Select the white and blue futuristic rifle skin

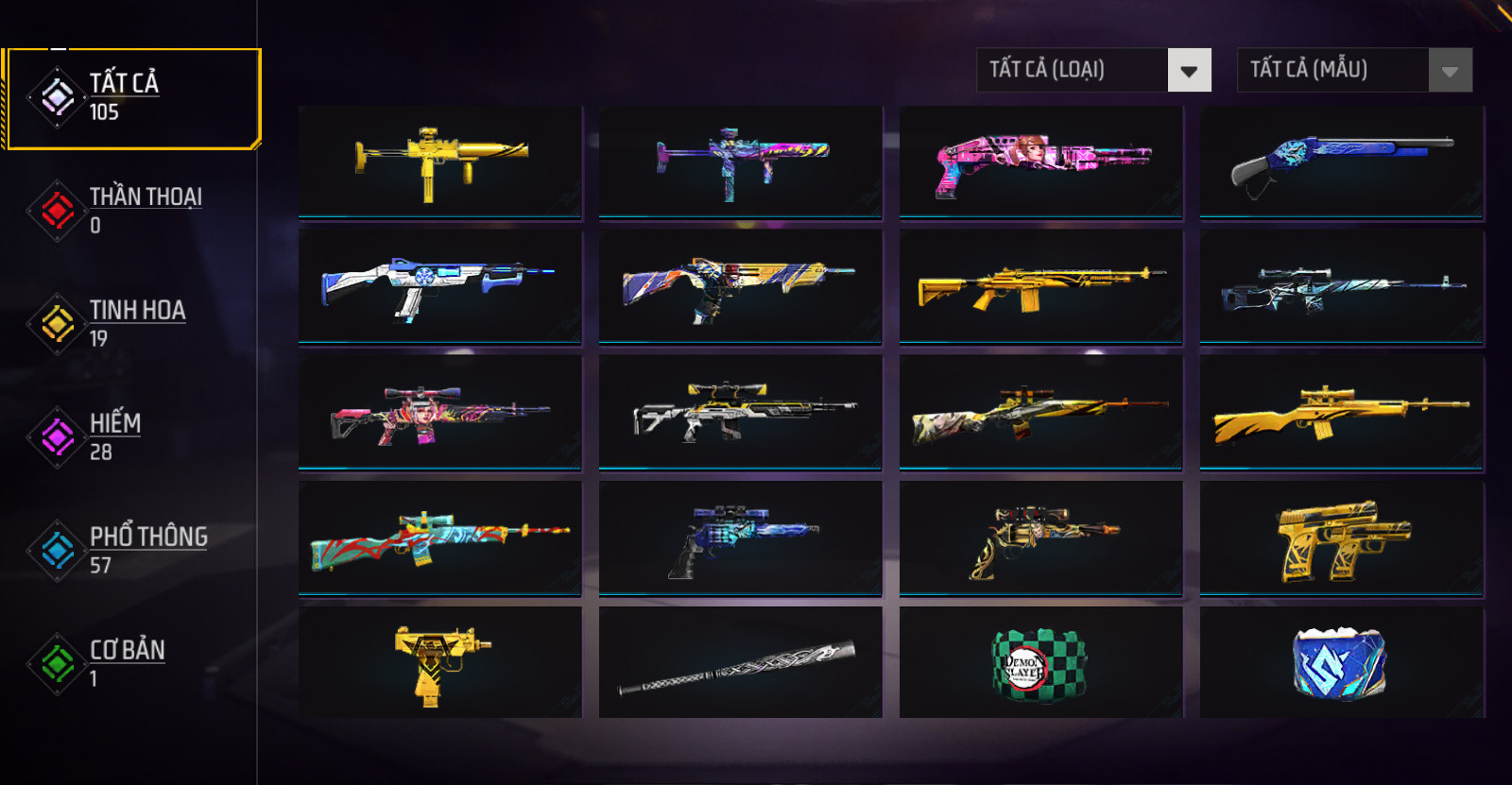(439, 285)
